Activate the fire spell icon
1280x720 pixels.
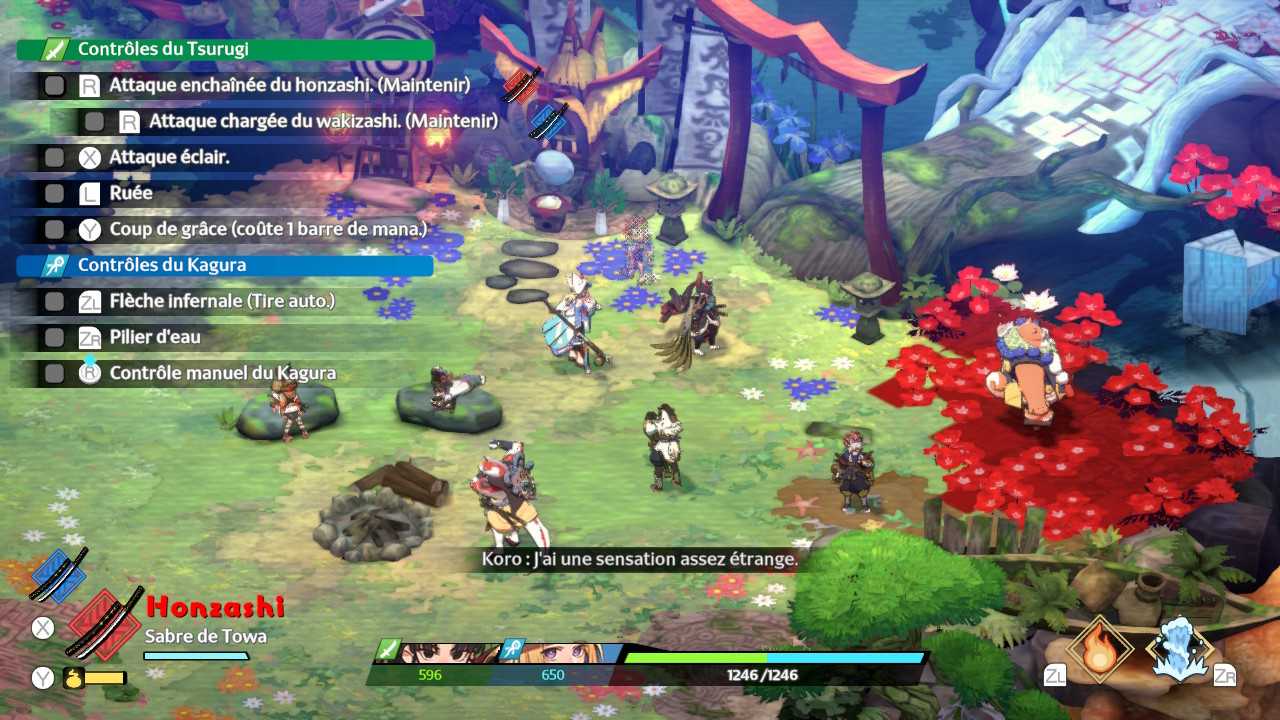[x=1100, y=649]
